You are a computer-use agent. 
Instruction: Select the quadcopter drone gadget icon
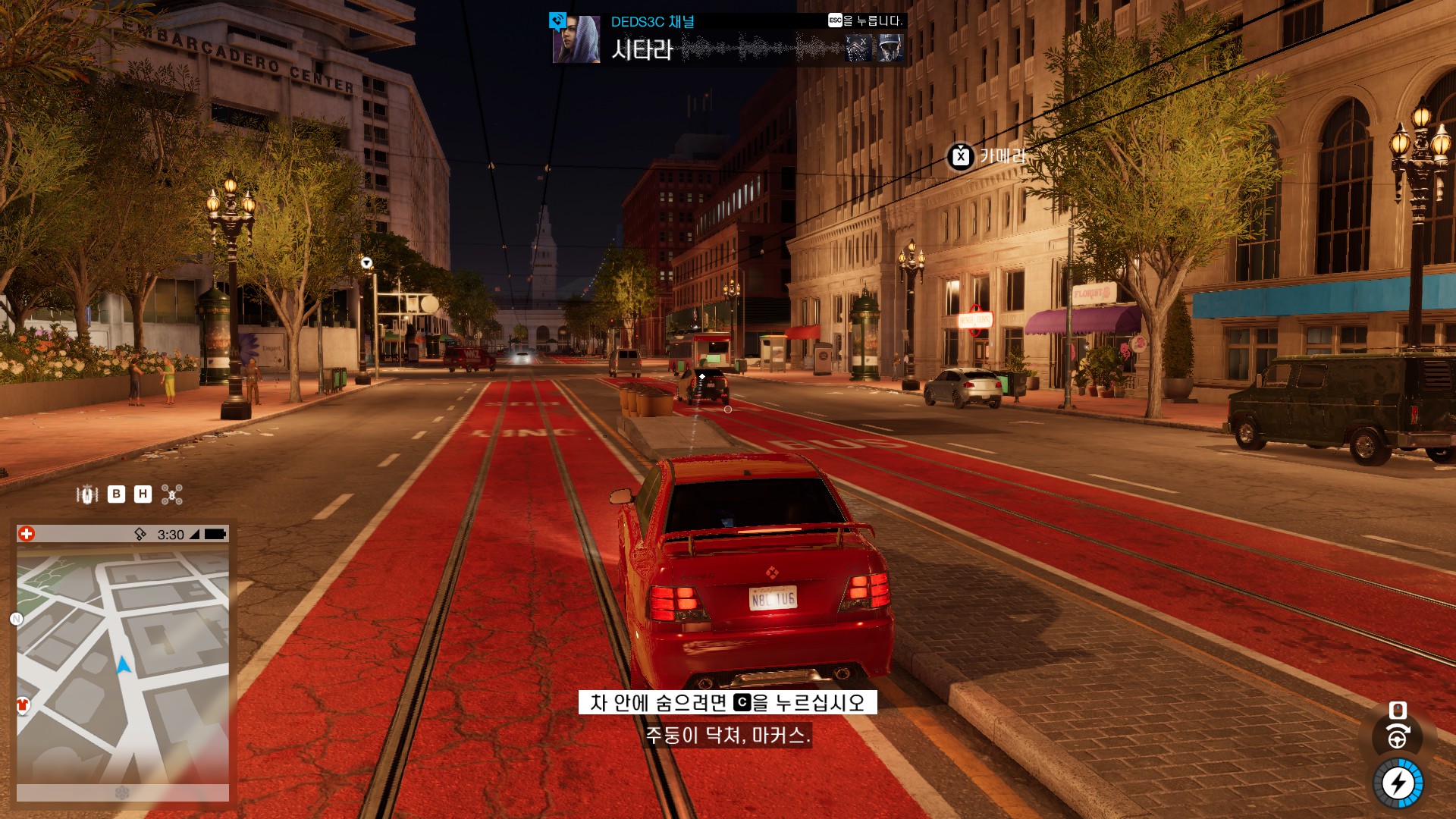172,495
